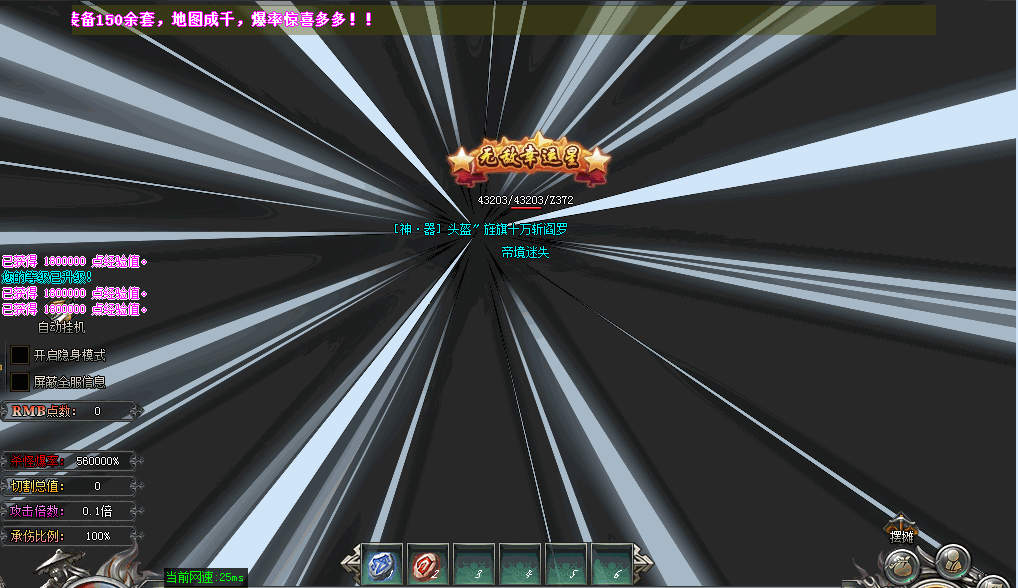Click the 自动挂机 auto-battle label

pyautogui.click(x=62, y=327)
